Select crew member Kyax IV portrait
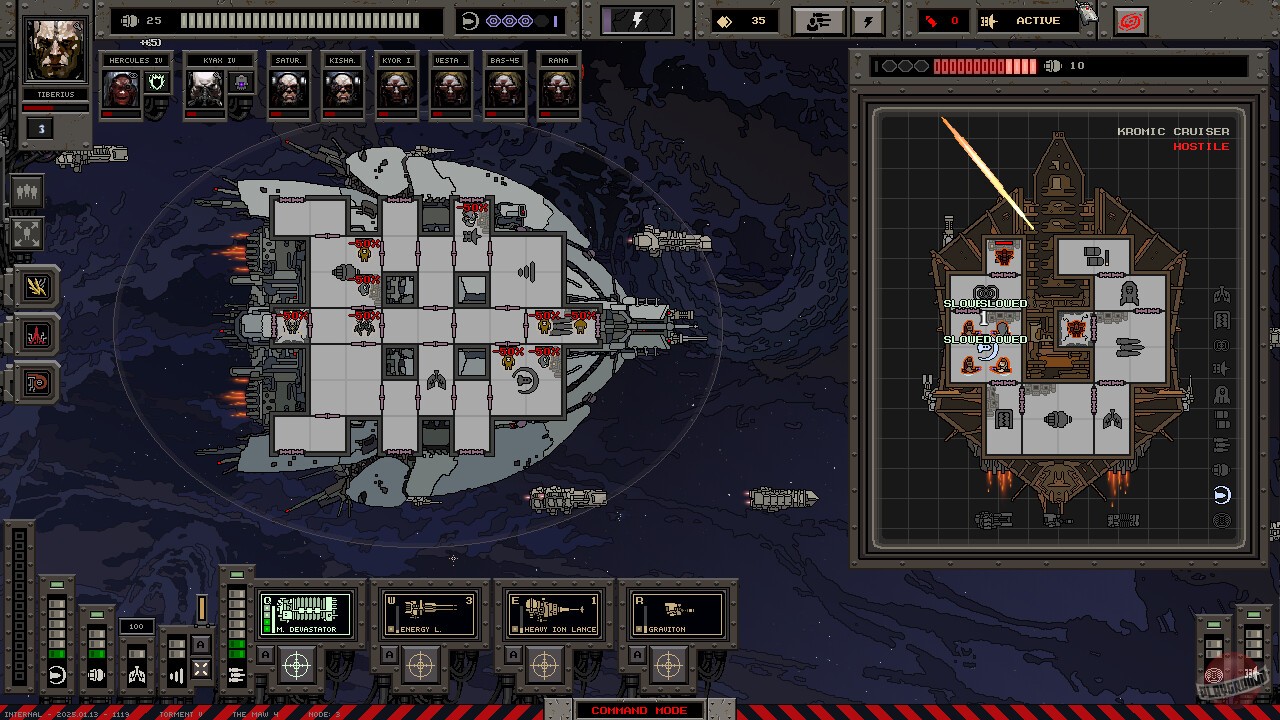The height and width of the screenshot is (720, 1280). tap(205, 90)
